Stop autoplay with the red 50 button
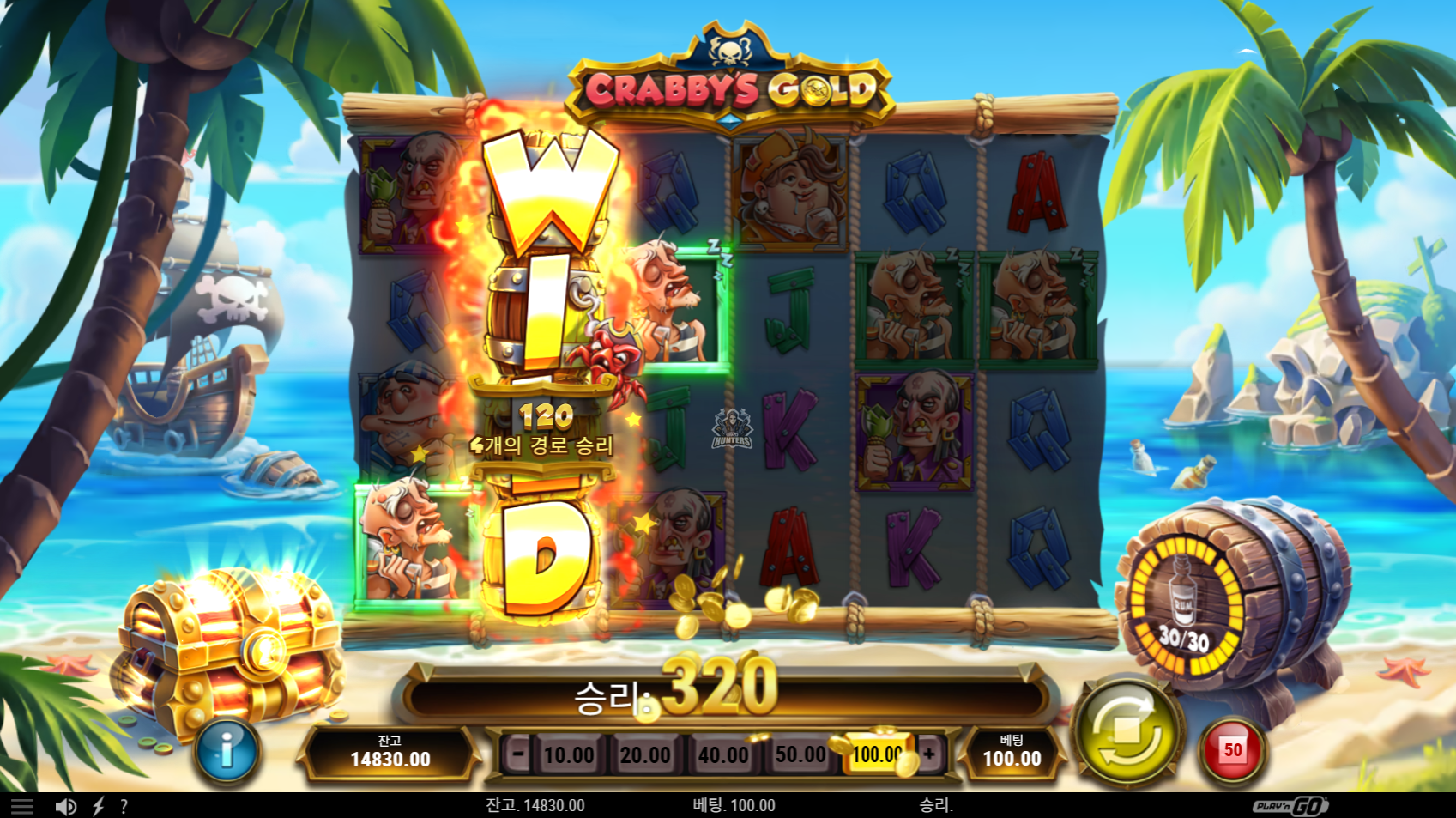Viewport: 1456px width, 818px height. (x=1232, y=751)
